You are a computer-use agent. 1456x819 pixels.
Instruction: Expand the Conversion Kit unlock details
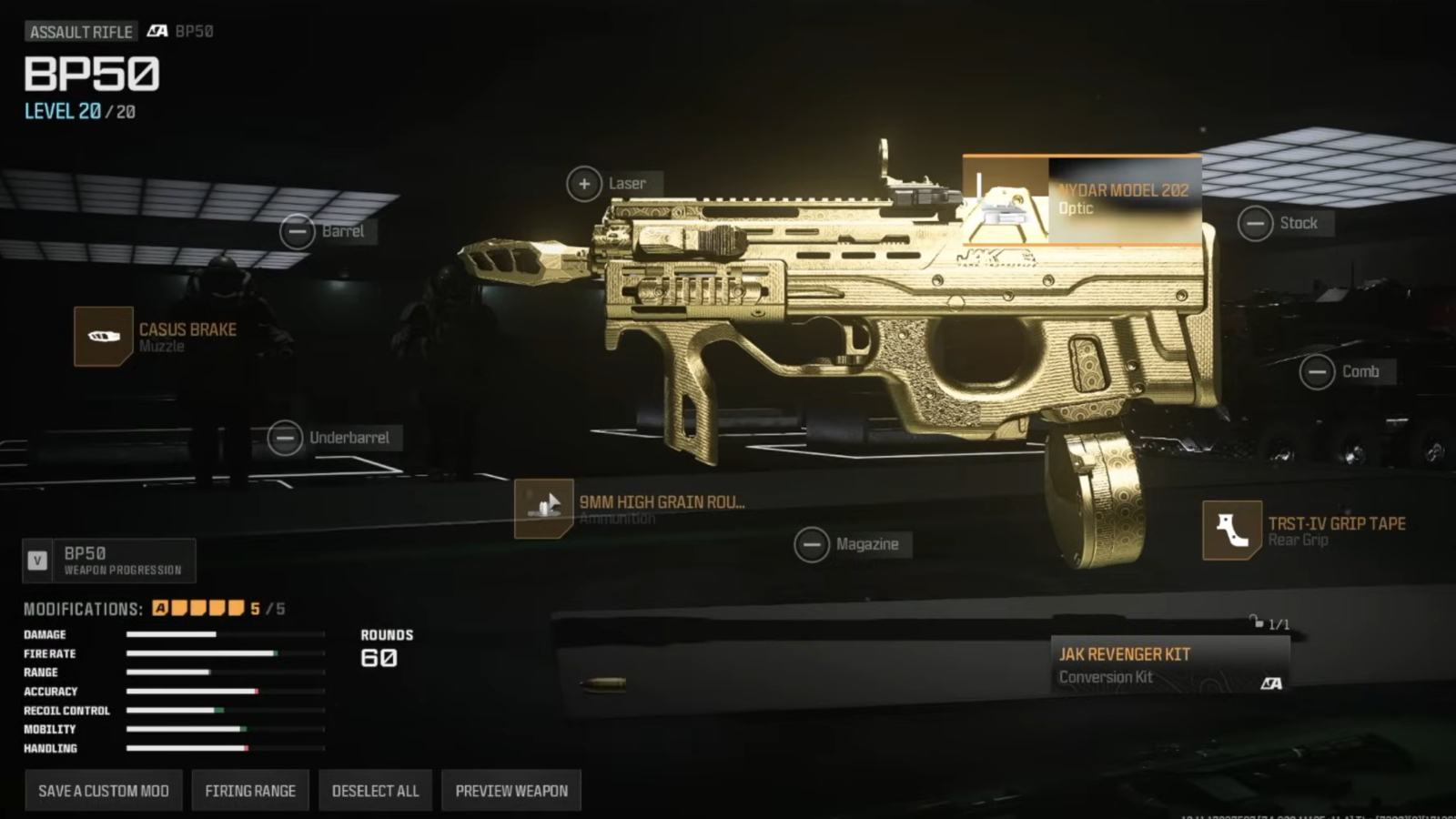[x=1261, y=624]
